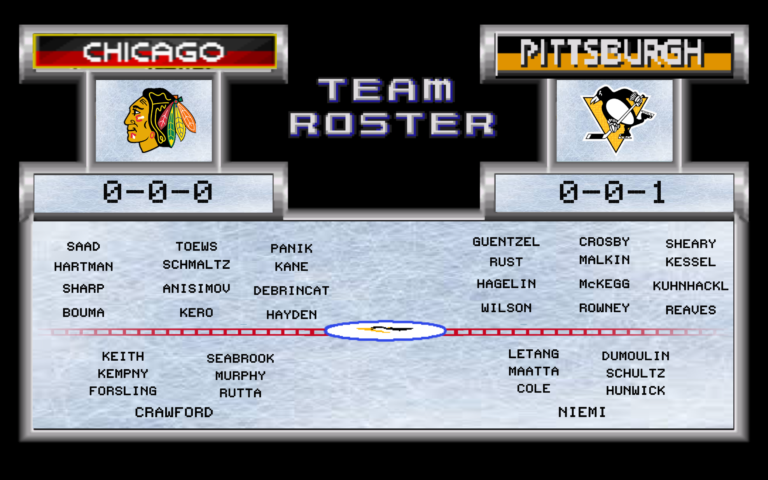Choose Malkin from the Pittsburgh forwards
The height and width of the screenshot is (480, 768).
coord(604,260)
